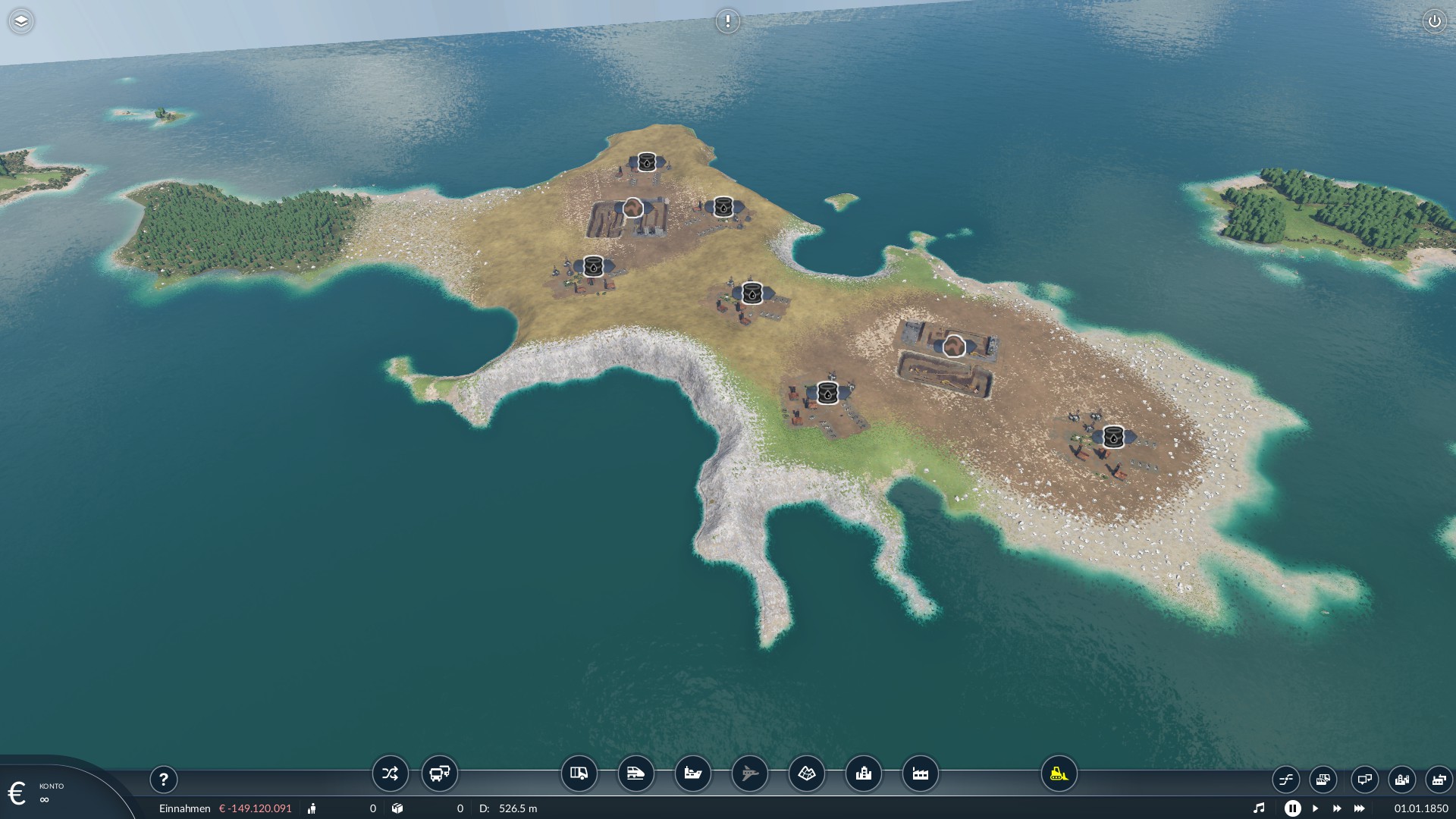Open the rail construction train icon

click(635, 773)
